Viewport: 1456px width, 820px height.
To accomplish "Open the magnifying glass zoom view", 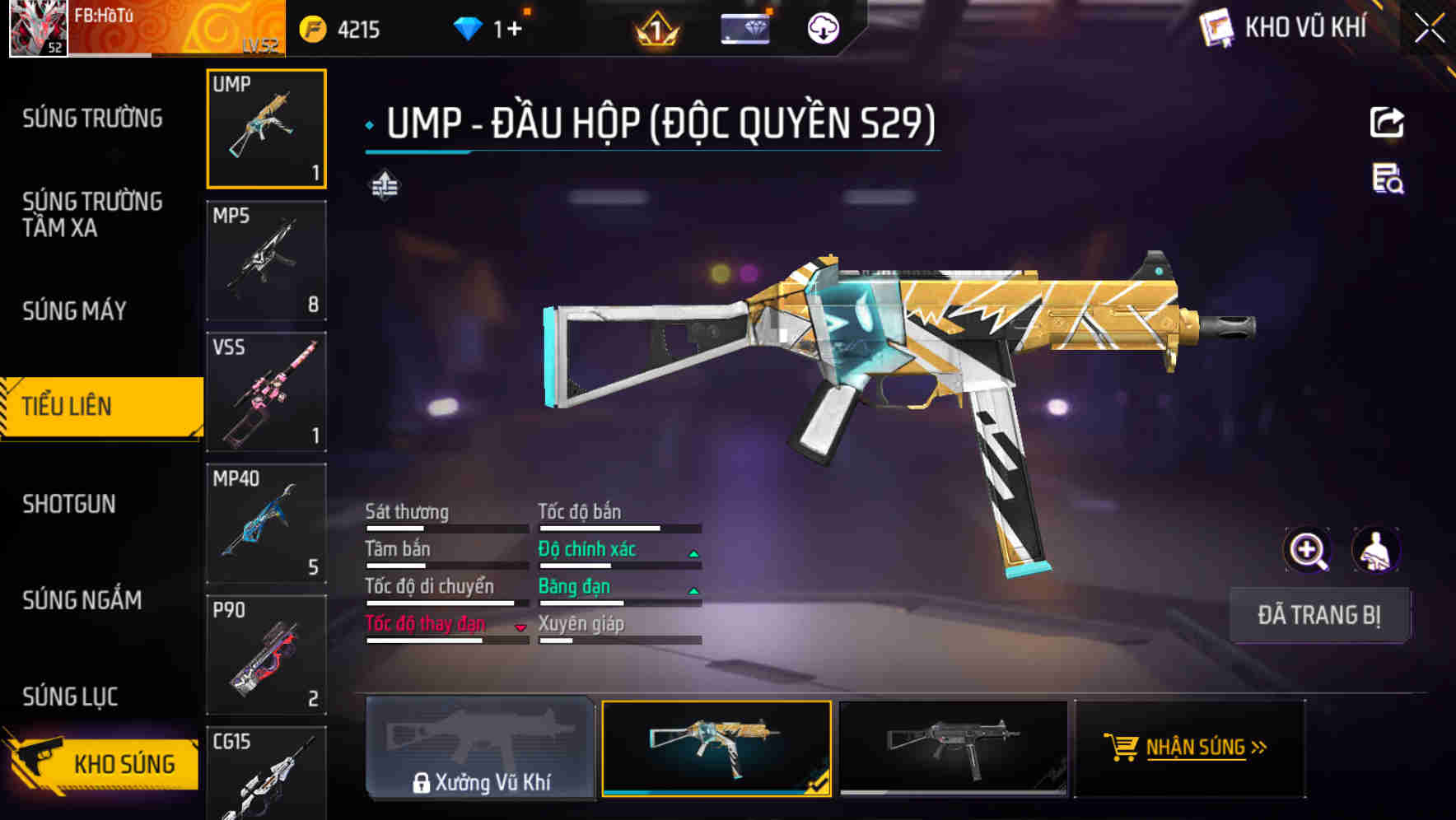I will tap(1307, 550).
